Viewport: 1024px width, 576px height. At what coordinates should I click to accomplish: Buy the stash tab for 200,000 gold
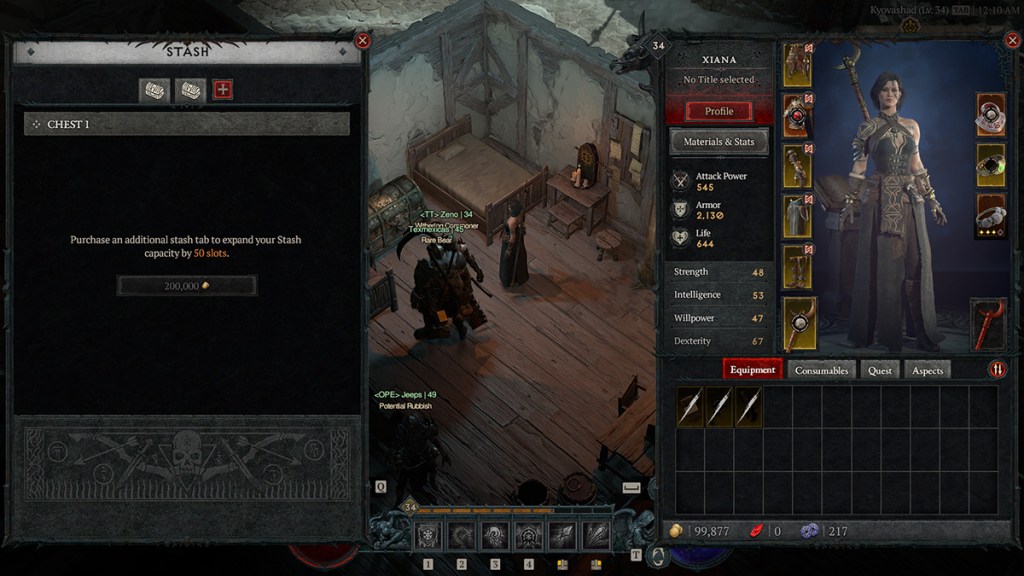(x=187, y=286)
